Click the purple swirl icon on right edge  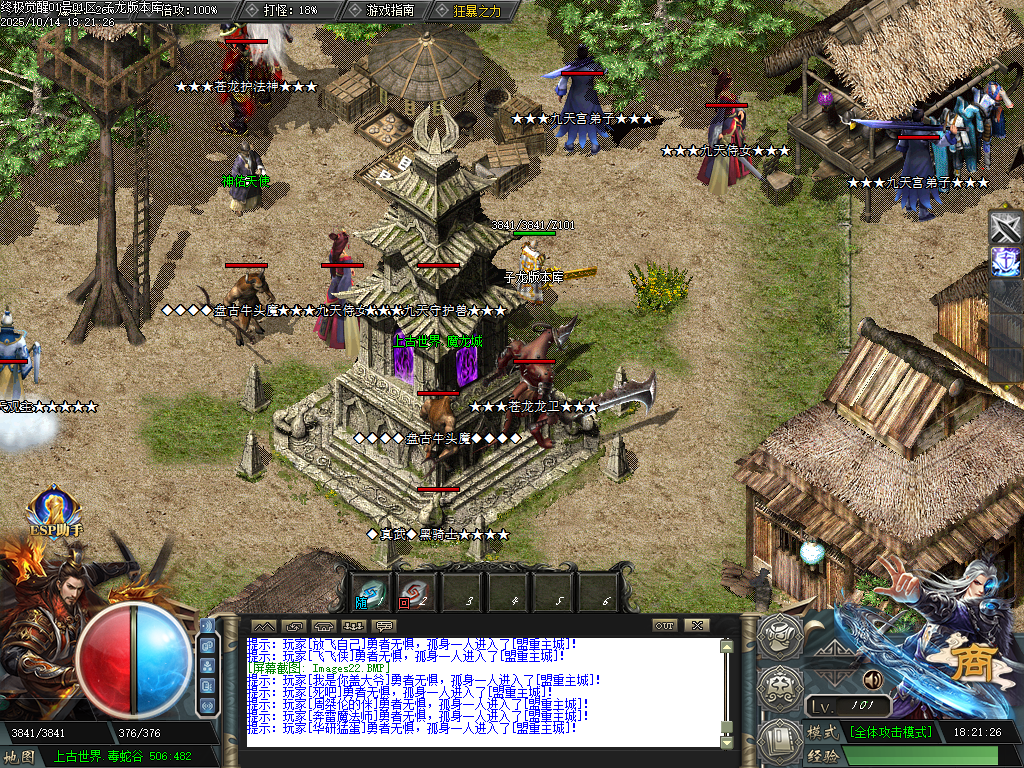click(1005, 262)
